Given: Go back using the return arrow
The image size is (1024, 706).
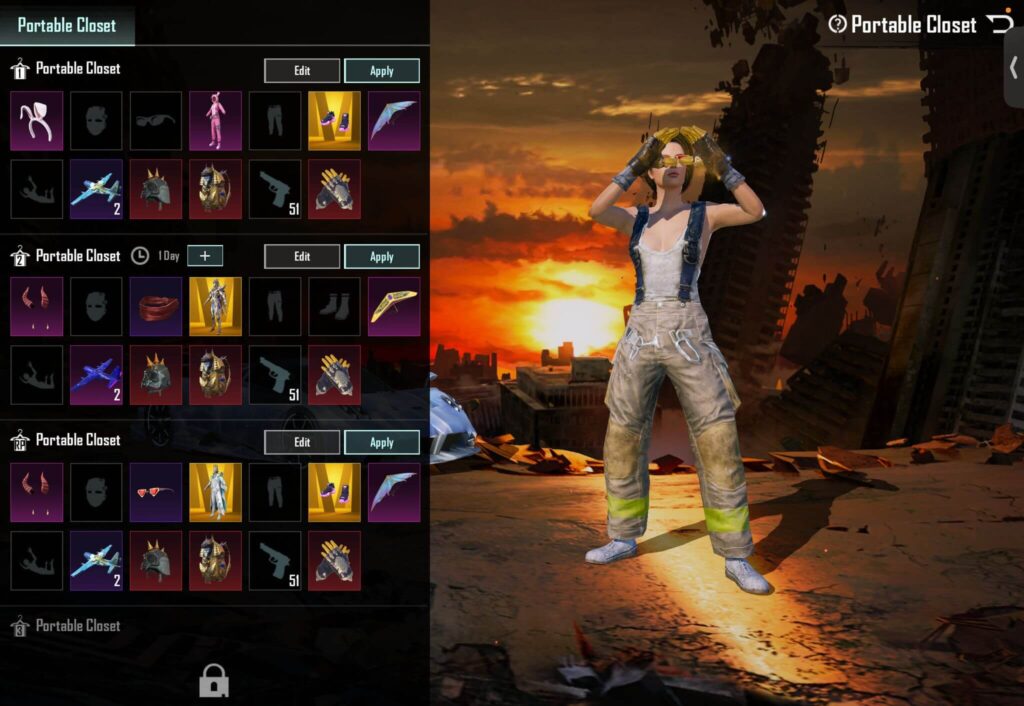Looking at the screenshot, I should (x=998, y=23).
